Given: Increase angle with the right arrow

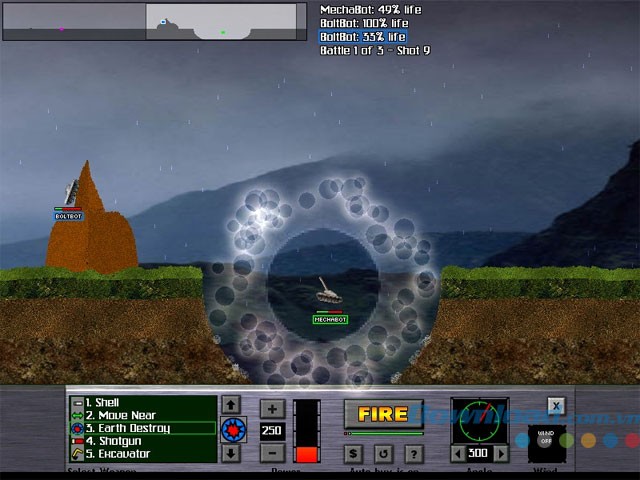Looking at the screenshot, I should point(502,453).
